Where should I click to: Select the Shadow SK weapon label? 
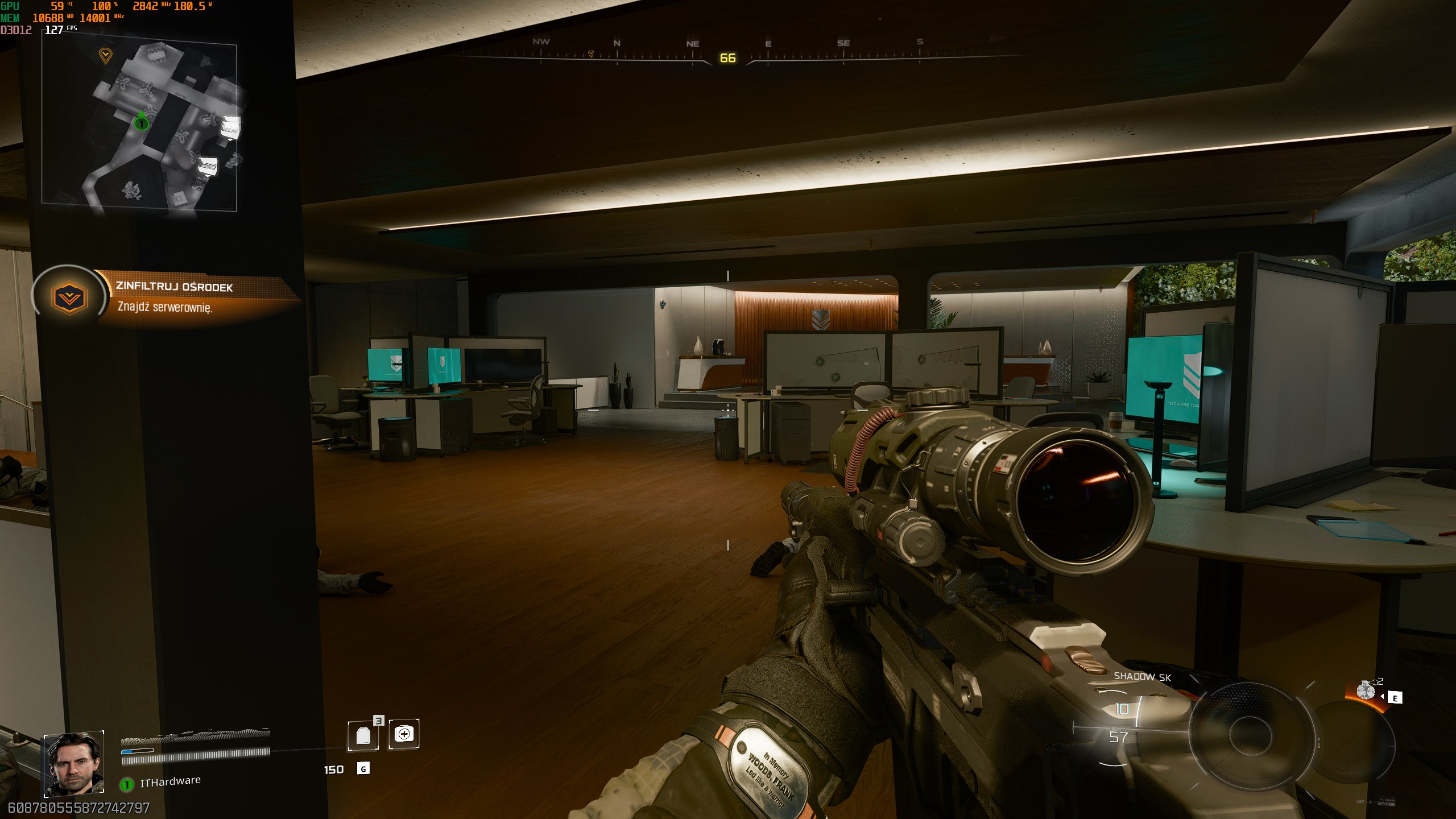coord(1142,677)
